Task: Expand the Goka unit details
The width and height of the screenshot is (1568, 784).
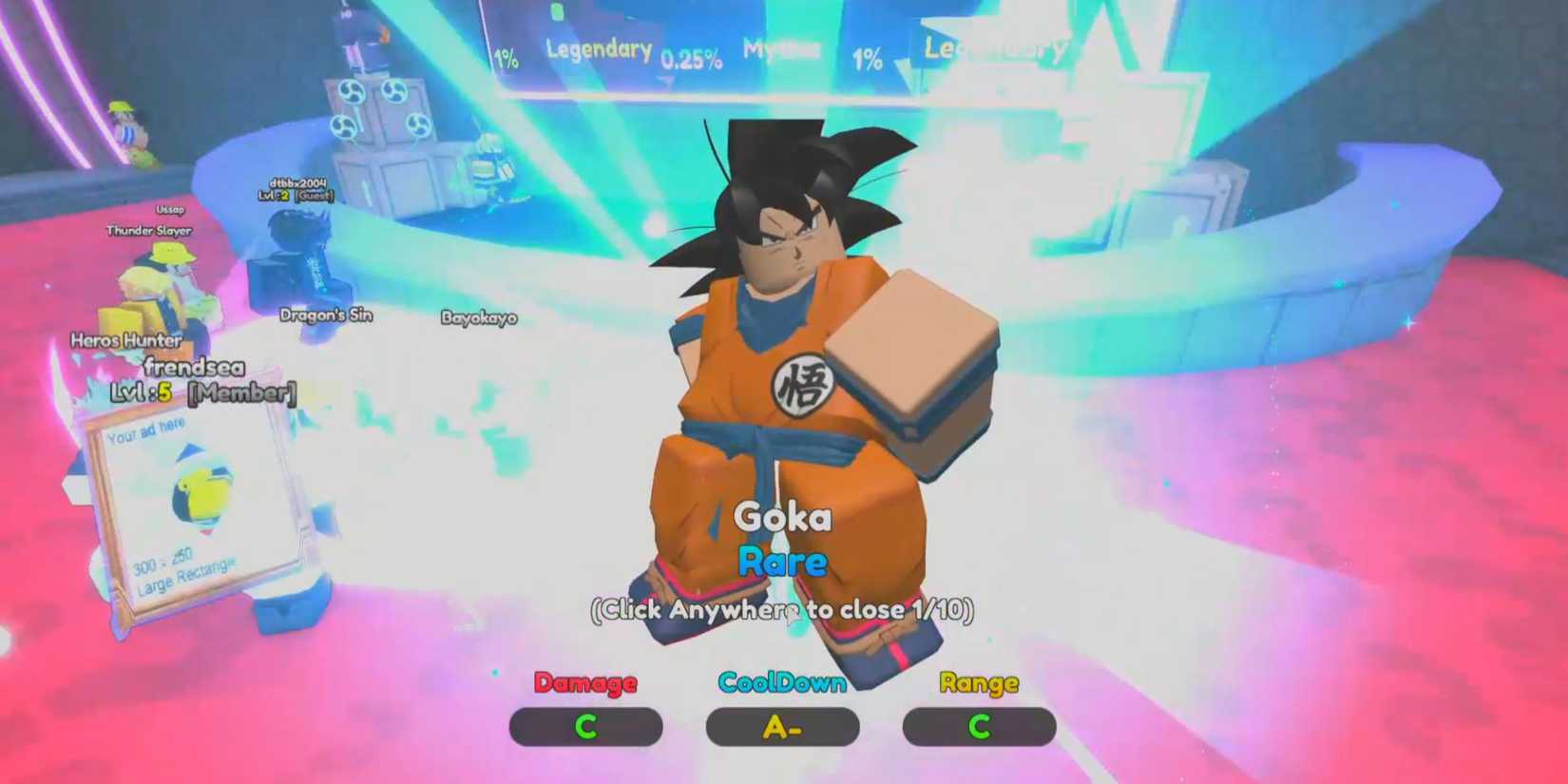Action: [785, 518]
